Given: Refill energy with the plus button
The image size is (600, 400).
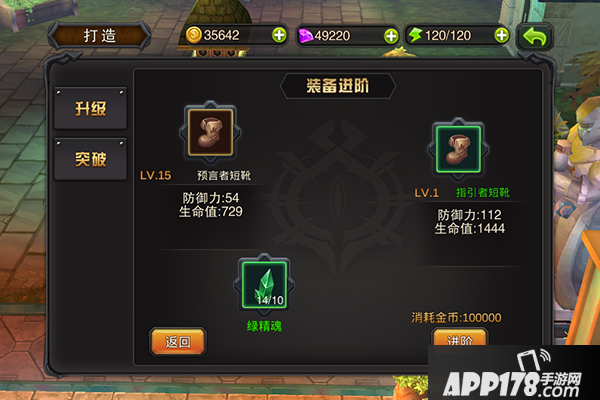Looking at the screenshot, I should pyautogui.click(x=501, y=35).
